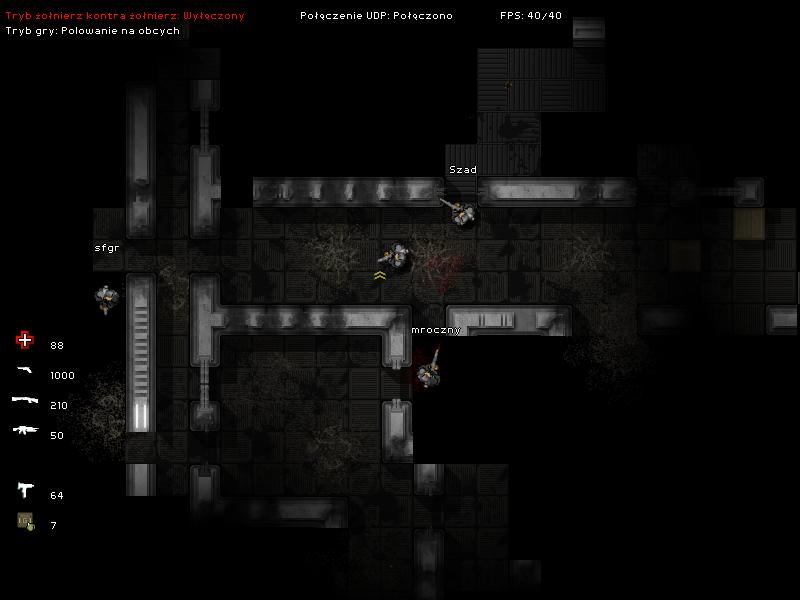The image size is (800, 600).
Task: Click the red cross health icon
Action: click(x=25, y=341)
